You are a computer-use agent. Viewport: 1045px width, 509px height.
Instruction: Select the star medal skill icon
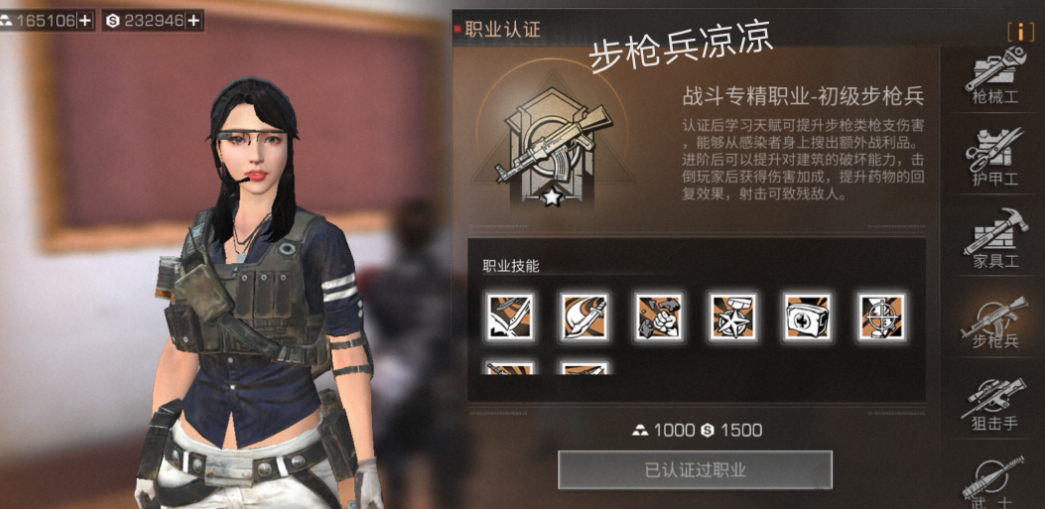(732, 317)
